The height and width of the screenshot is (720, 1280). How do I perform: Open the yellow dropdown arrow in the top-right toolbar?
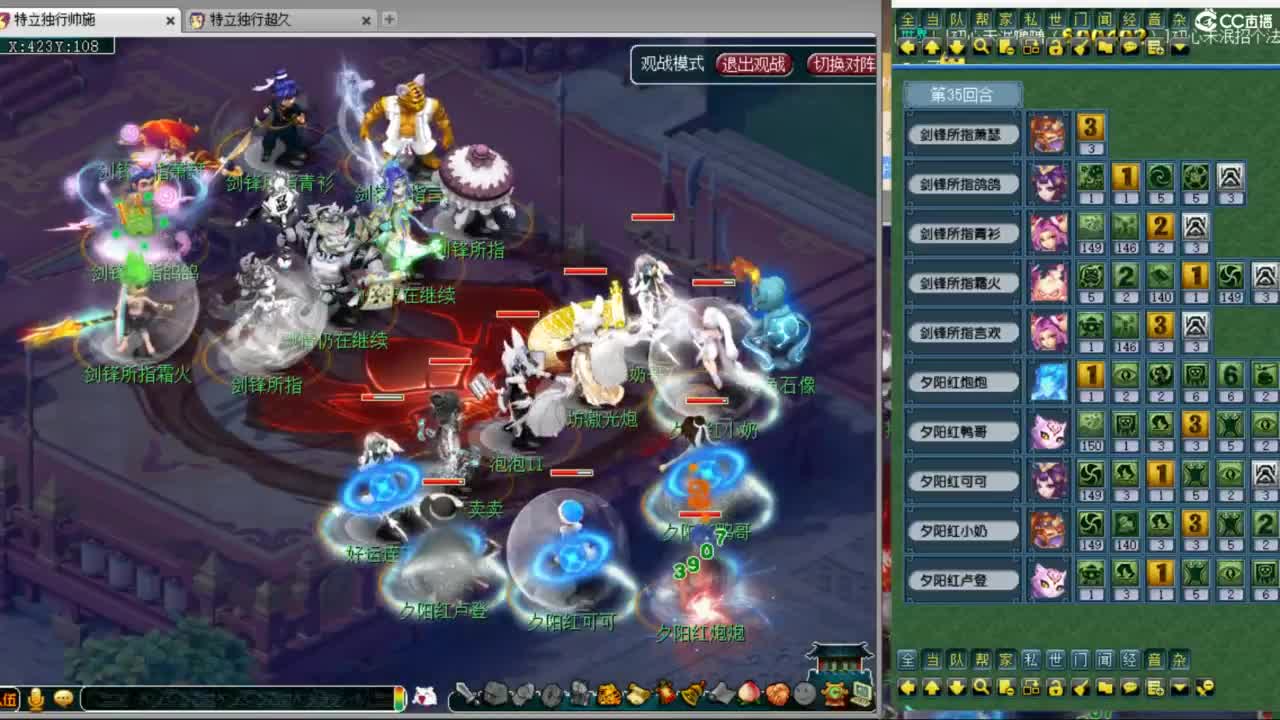pos(1178,47)
